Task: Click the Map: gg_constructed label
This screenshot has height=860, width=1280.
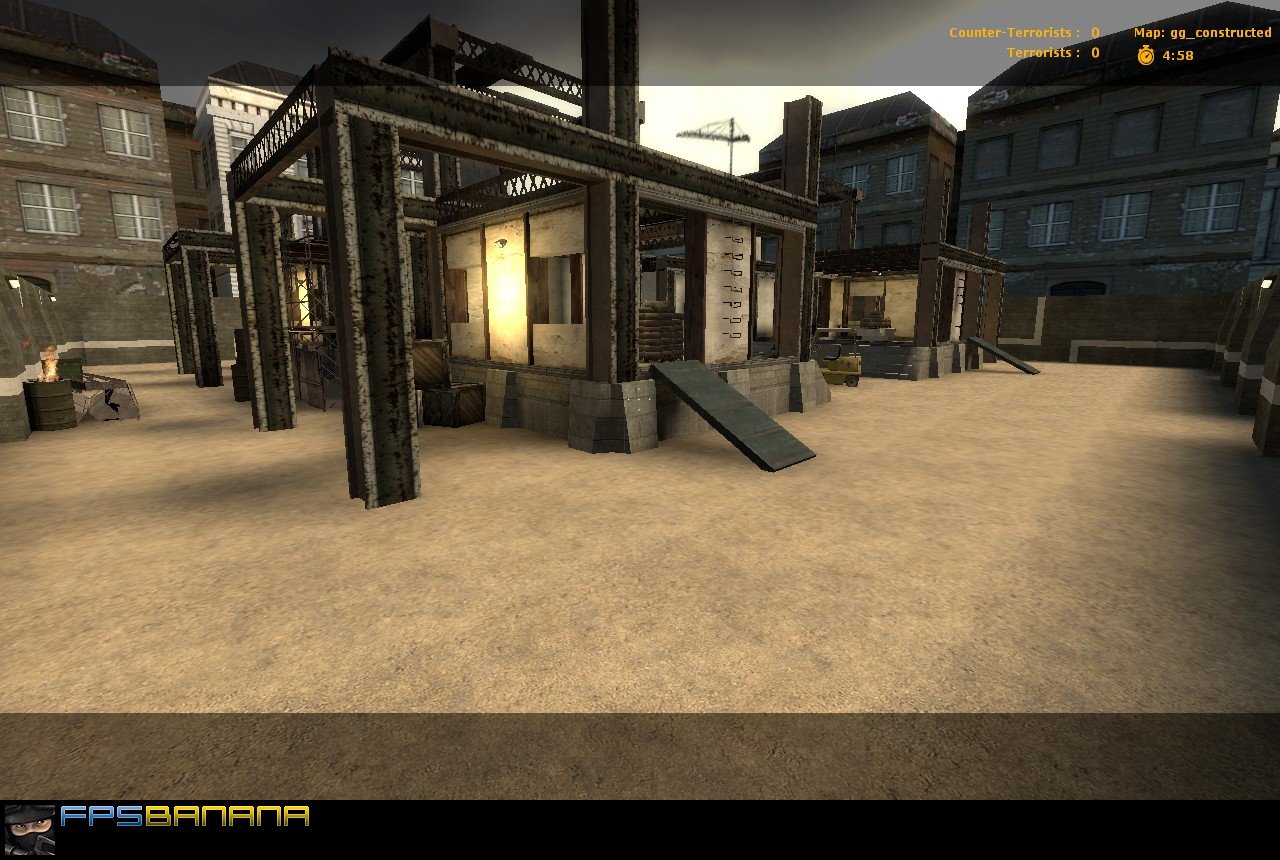Action: click(x=1200, y=32)
